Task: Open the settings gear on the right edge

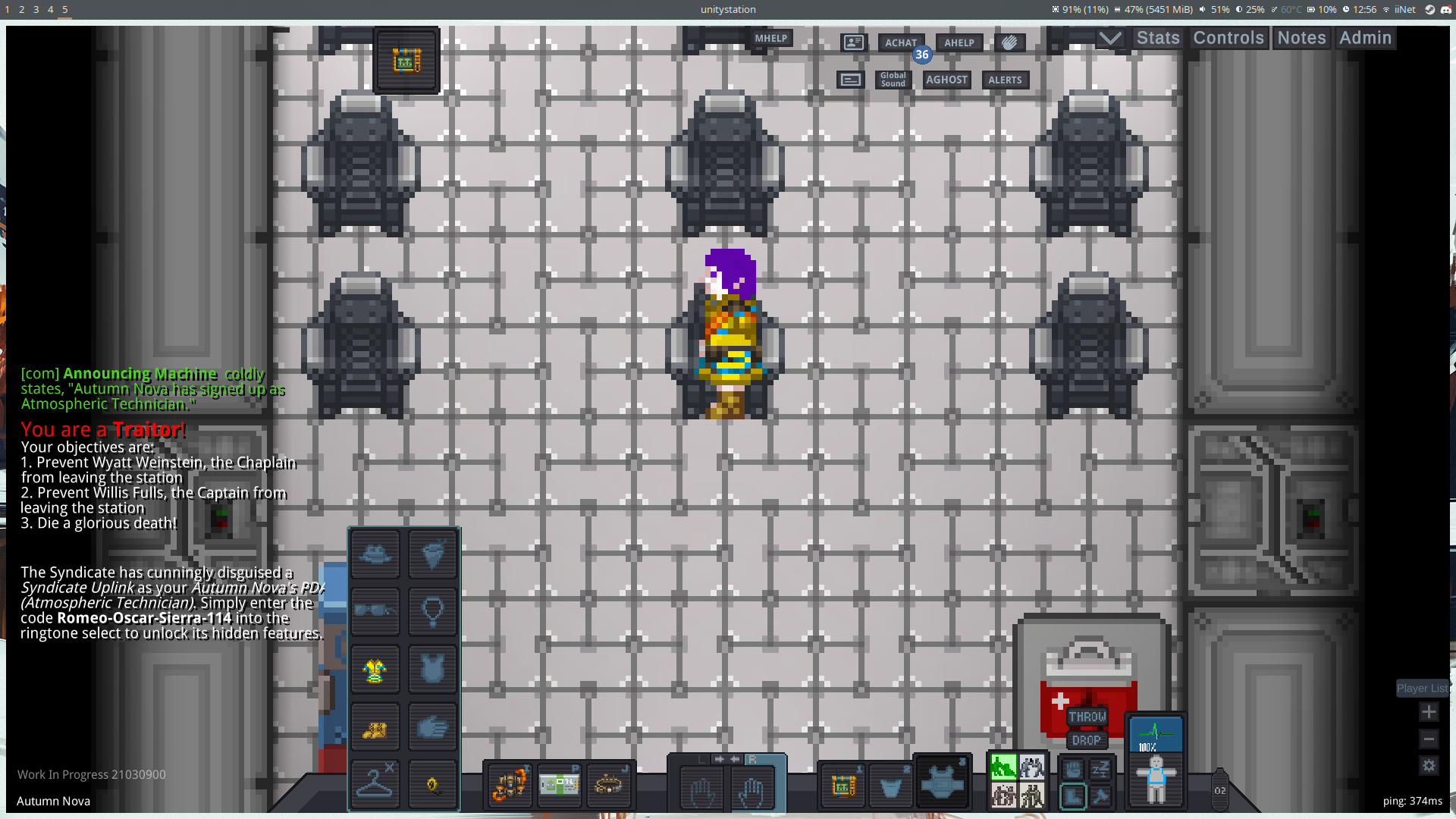Action: click(x=1429, y=767)
